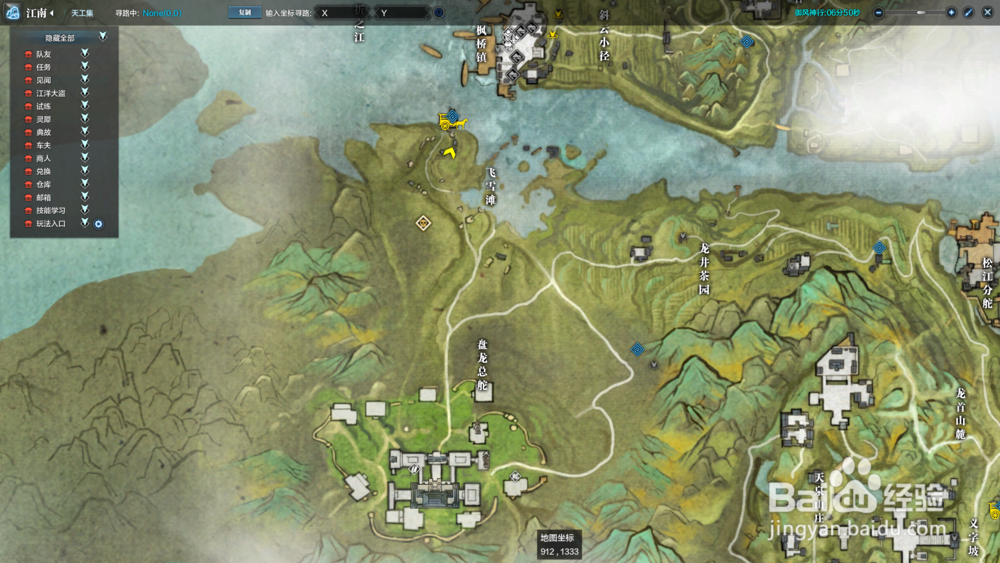This screenshot has width=1000, height=563.
Task: Focus the Y coordinate input field
Action: pyautogui.click(x=403, y=13)
